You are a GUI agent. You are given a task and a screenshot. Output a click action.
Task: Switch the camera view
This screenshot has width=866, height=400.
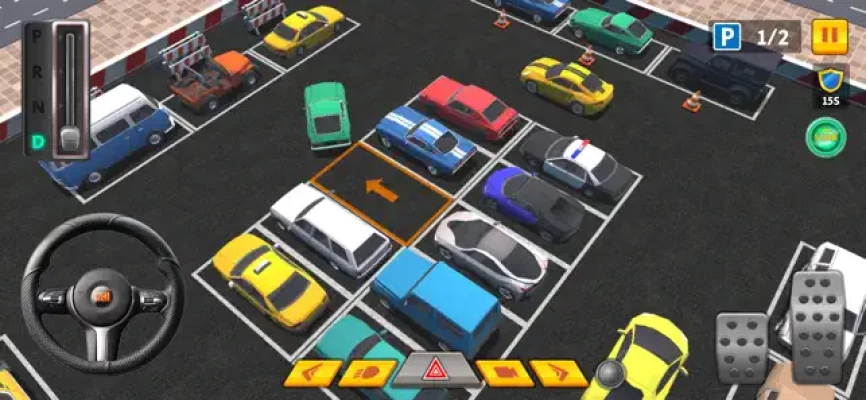click(504, 373)
